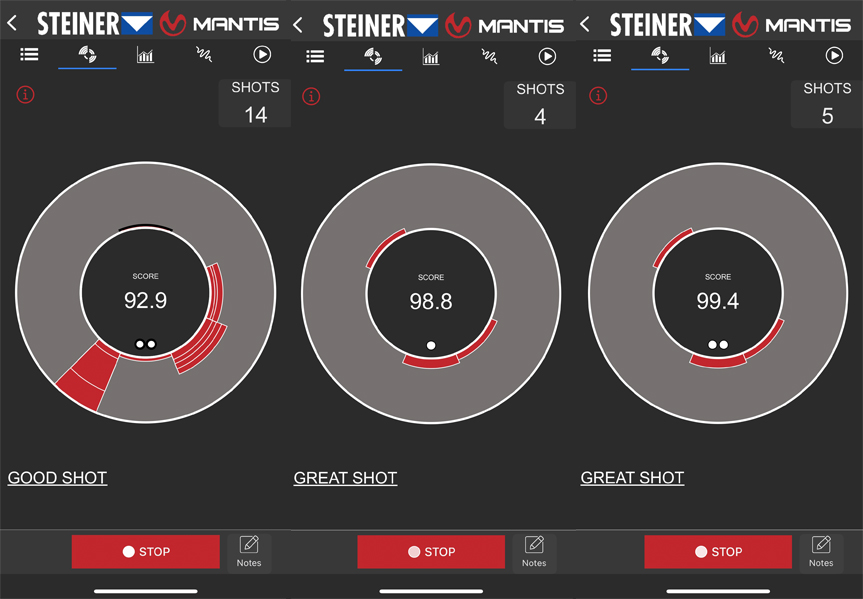The width and height of the screenshot is (863, 599).
Task: Open Notes on the 98.8 score screen
Action: click(x=534, y=550)
